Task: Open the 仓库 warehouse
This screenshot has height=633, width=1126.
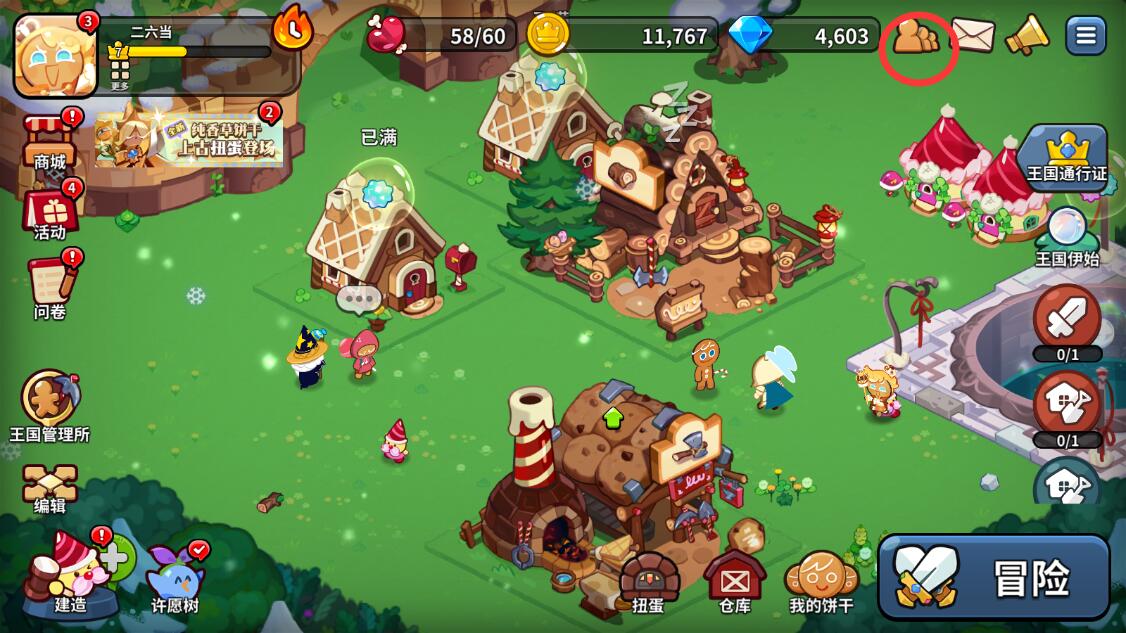Action: click(x=735, y=580)
